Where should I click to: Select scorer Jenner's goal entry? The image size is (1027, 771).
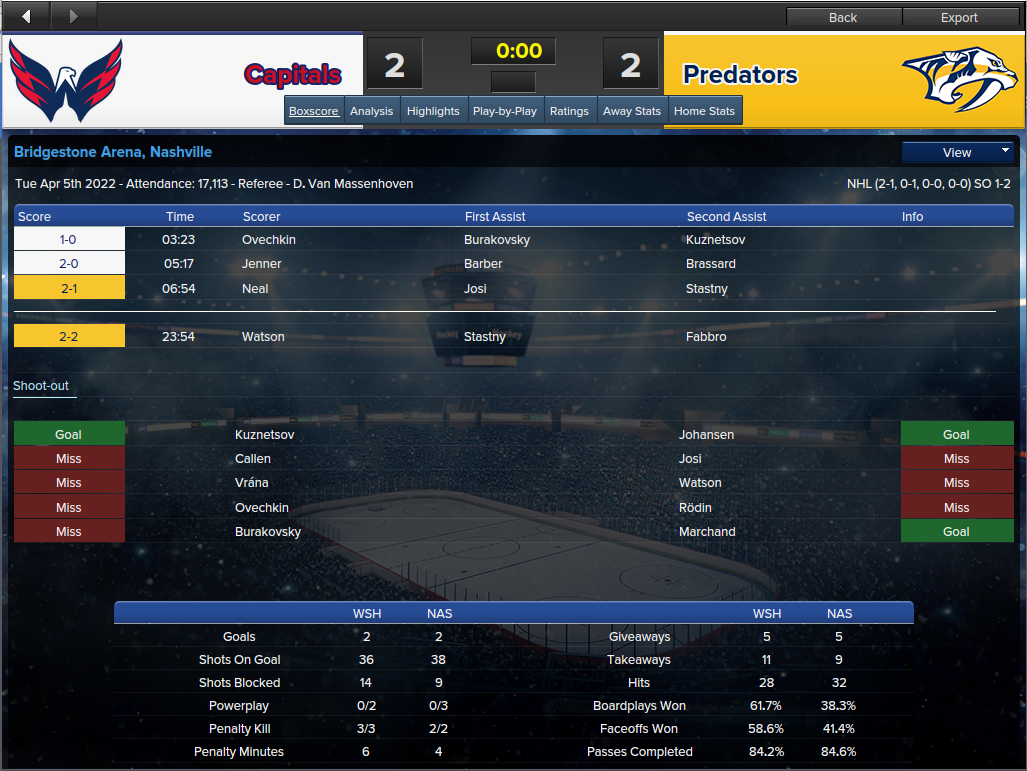pyautogui.click(x=262, y=264)
